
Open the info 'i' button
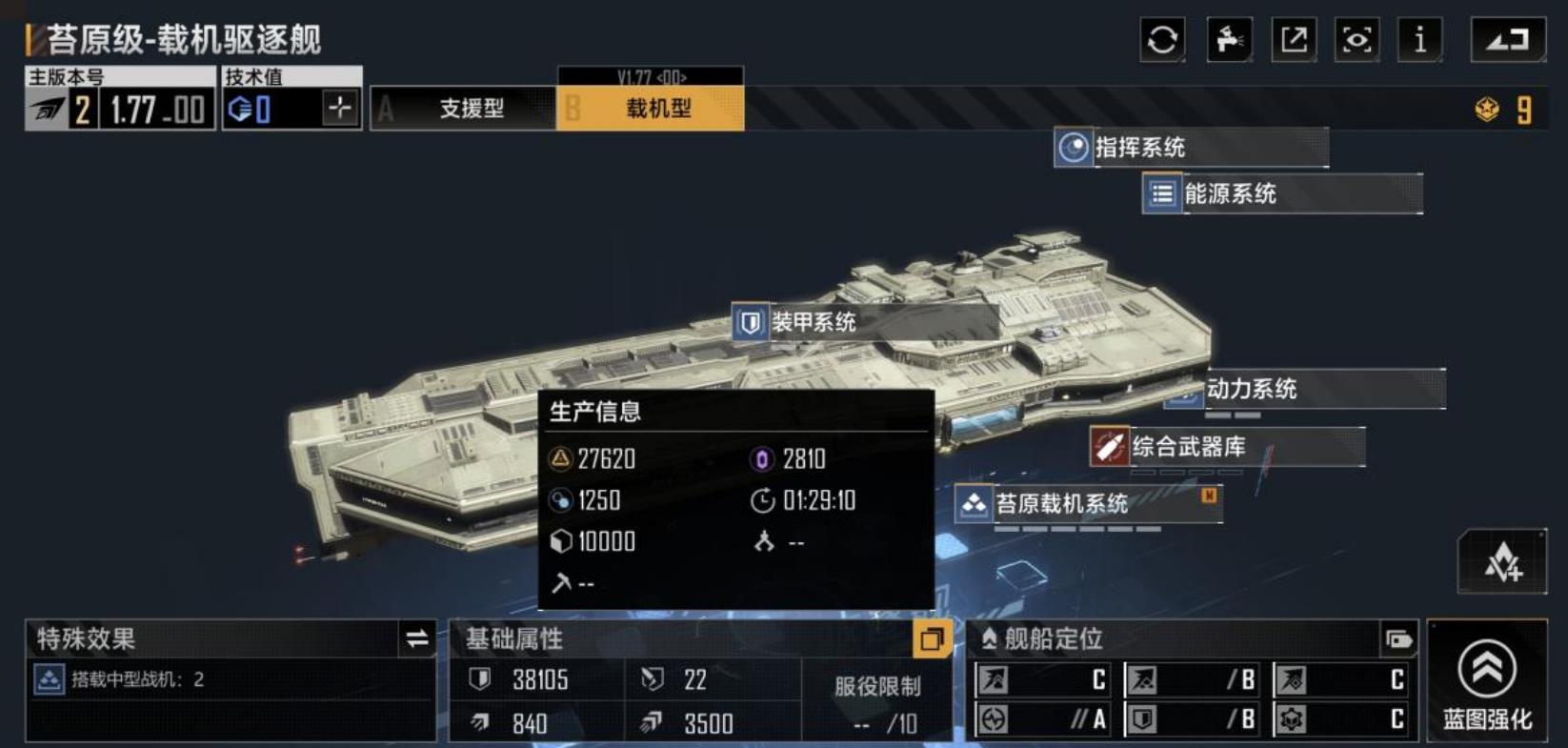point(1420,40)
